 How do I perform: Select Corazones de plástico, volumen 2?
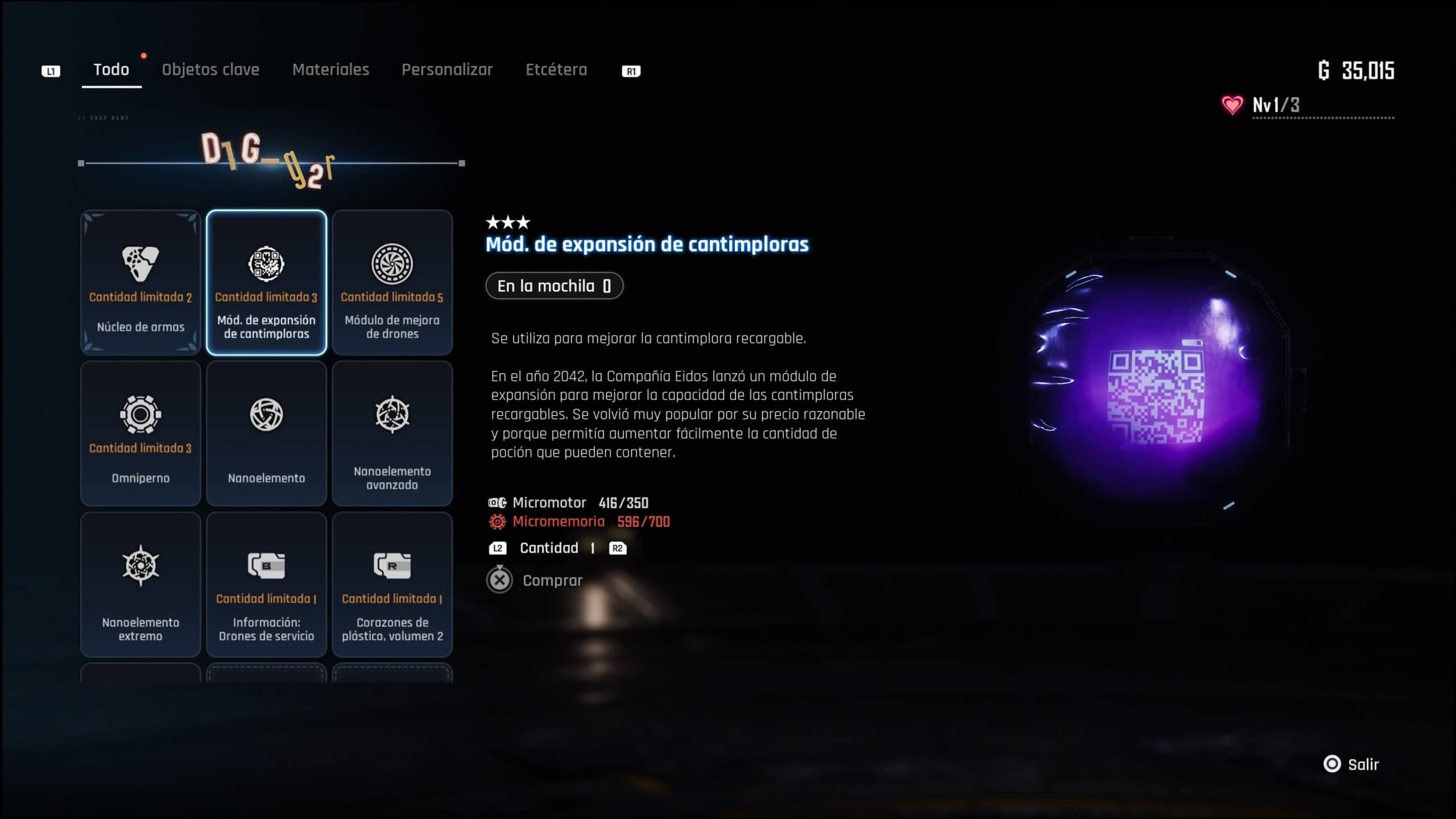pyautogui.click(x=392, y=585)
